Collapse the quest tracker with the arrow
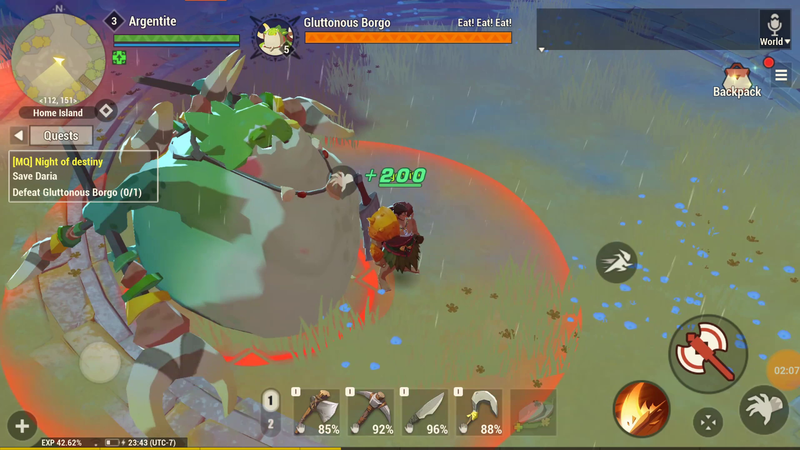 [x=18, y=136]
